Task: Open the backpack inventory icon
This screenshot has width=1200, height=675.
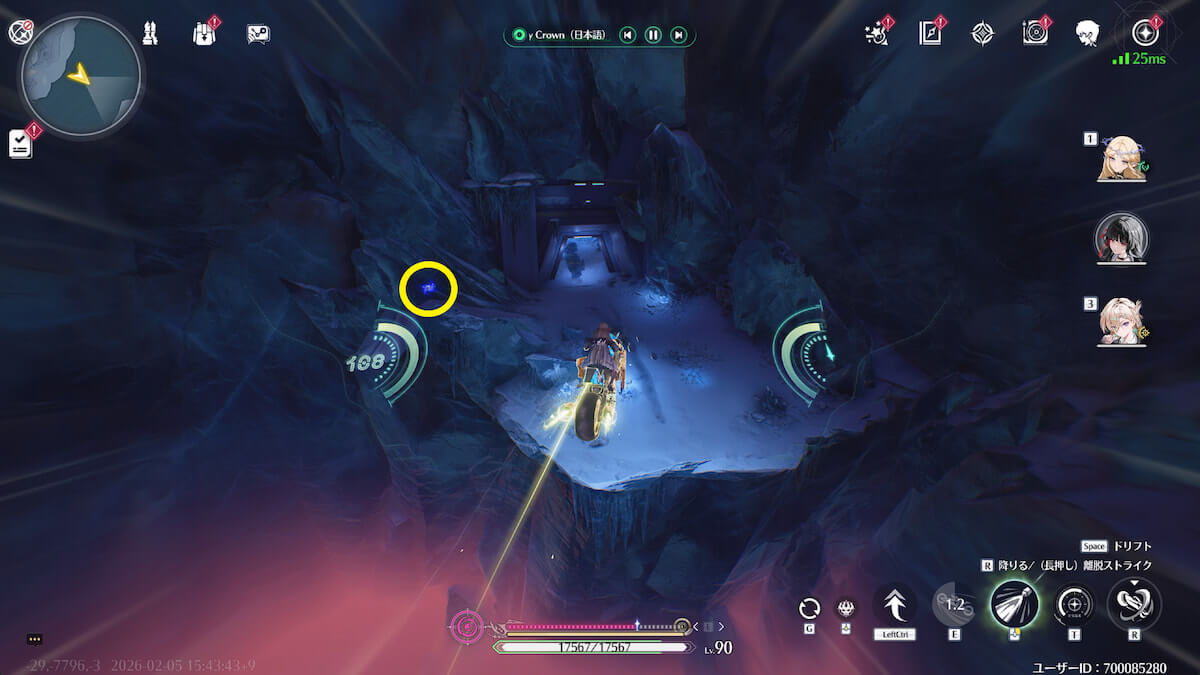Action: click(x=203, y=34)
